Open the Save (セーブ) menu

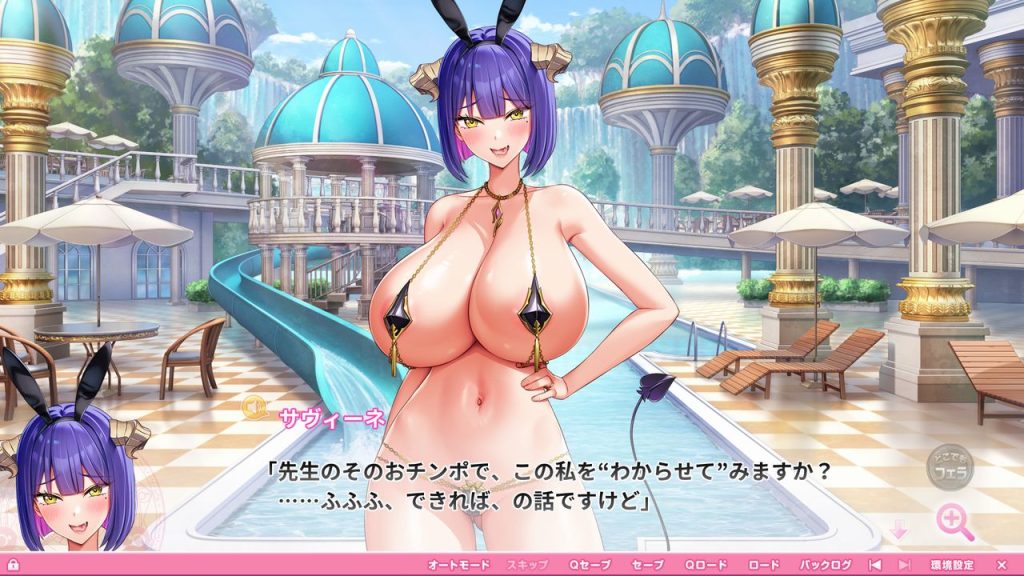[x=647, y=565]
